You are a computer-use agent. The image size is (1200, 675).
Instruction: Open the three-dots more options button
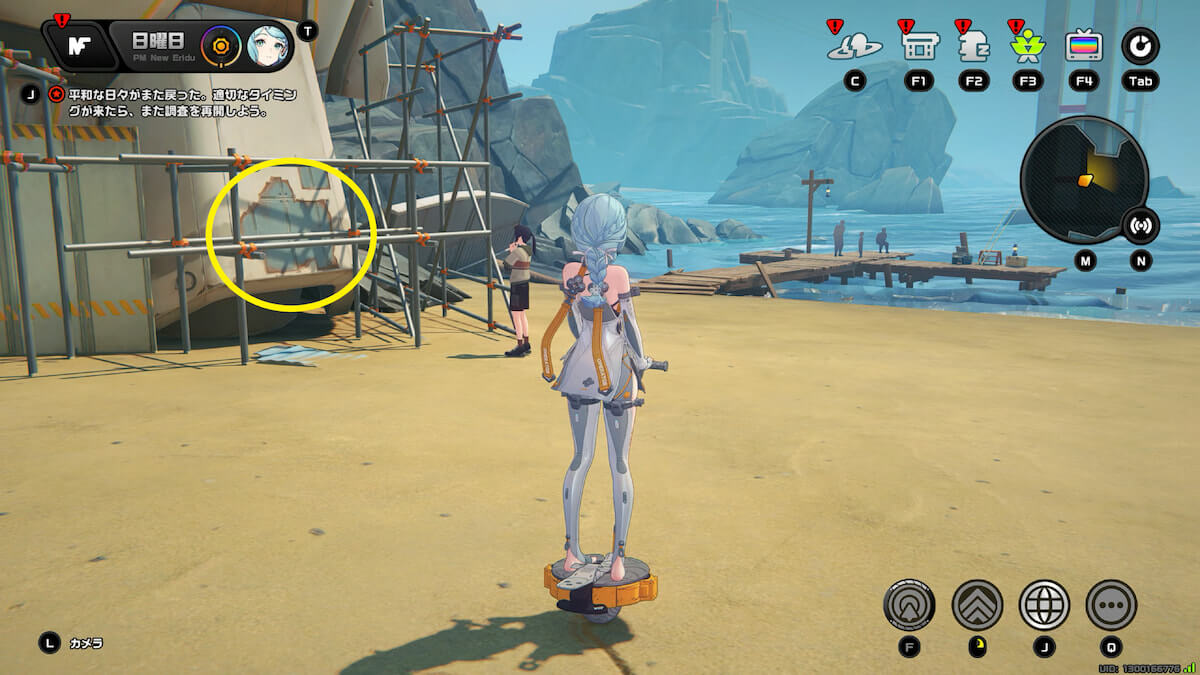pos(1111,605)
